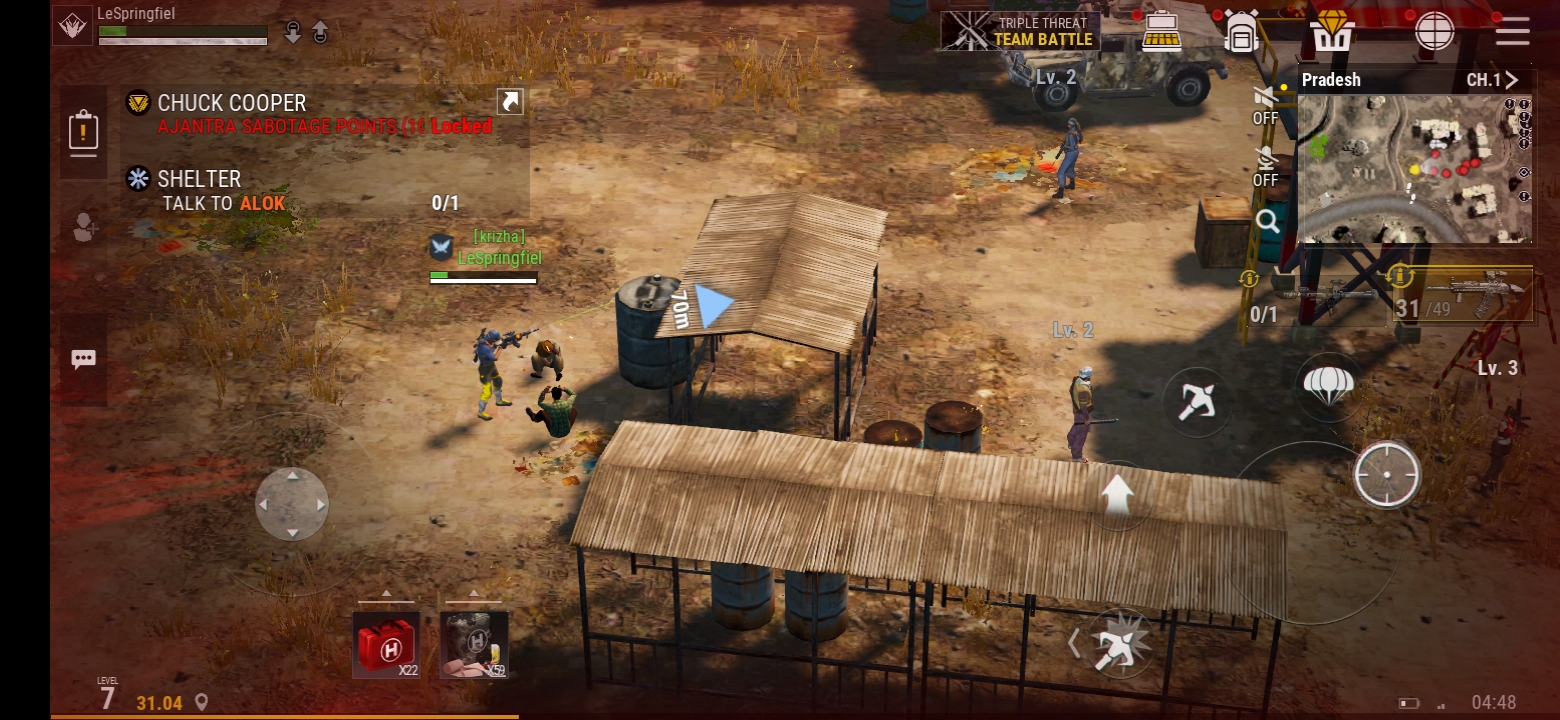
Task: Open the Triple Threat Team Battle event
Action: pos(1021,31)
